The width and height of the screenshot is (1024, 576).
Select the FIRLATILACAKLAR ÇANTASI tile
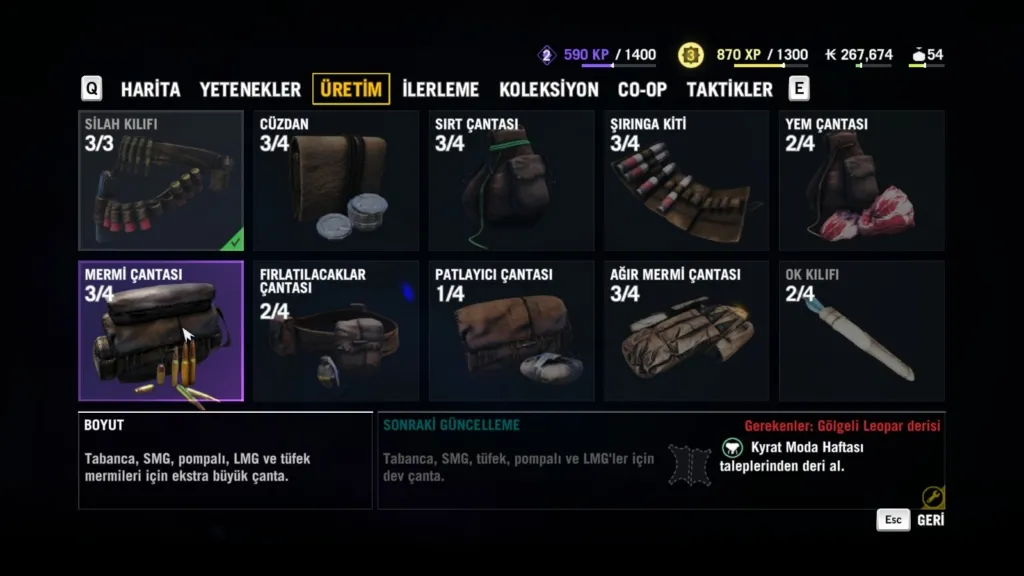pos(336,331)
